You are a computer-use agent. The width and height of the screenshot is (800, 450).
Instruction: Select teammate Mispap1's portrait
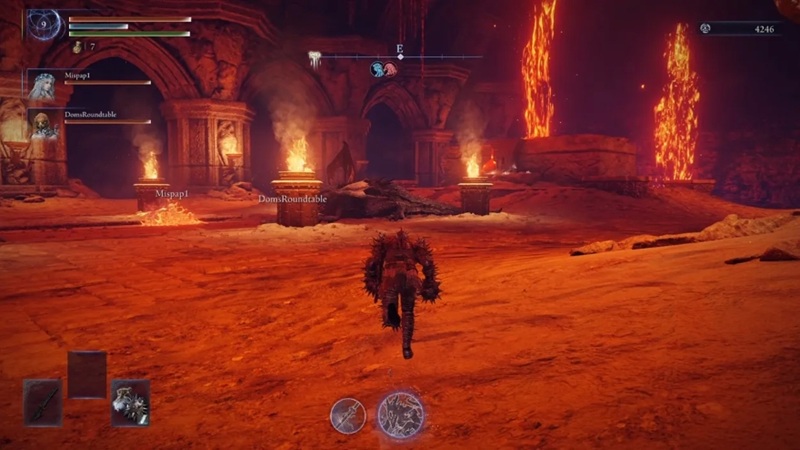[43, 85]
